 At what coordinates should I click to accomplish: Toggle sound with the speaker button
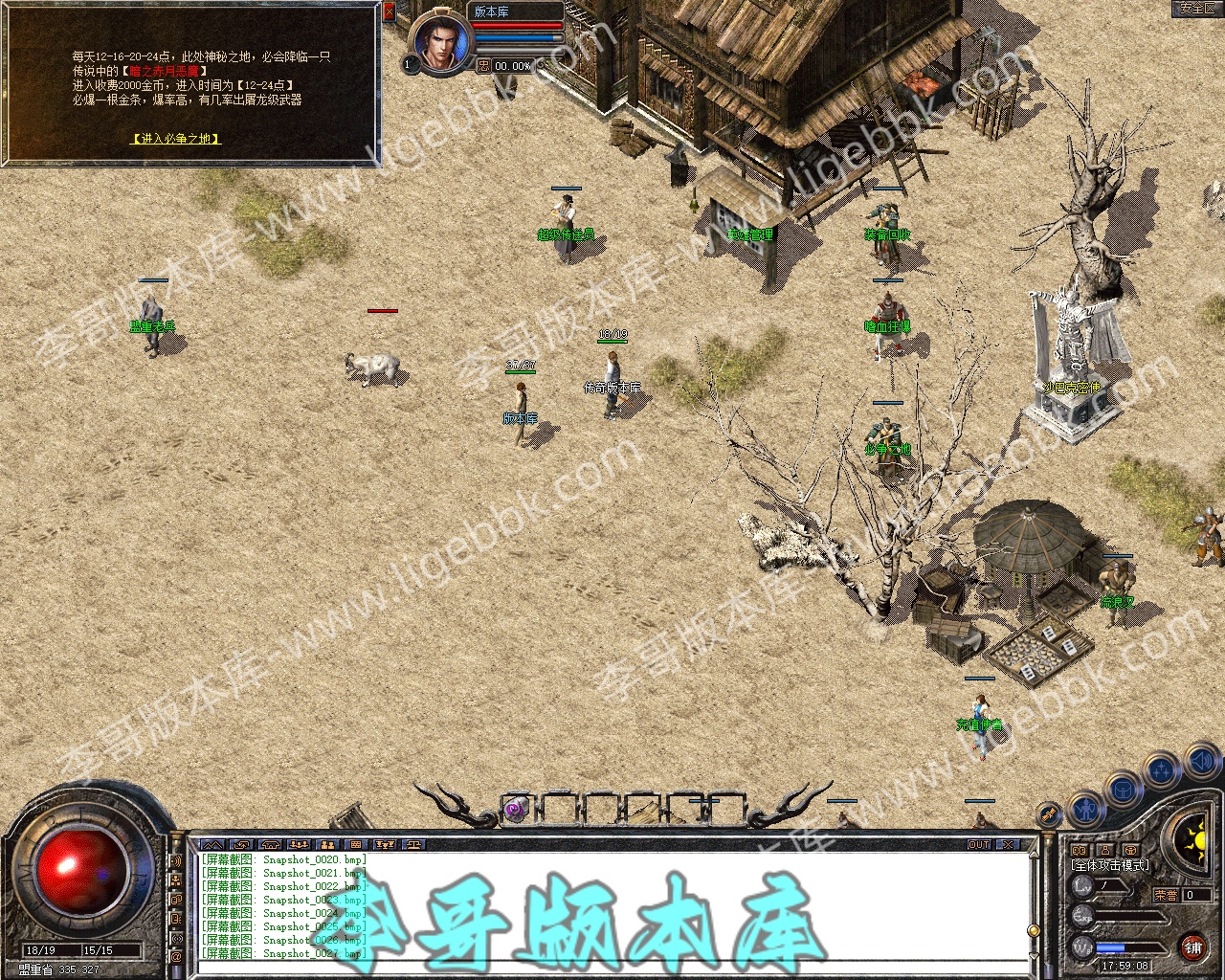(x=1202, y=763)
